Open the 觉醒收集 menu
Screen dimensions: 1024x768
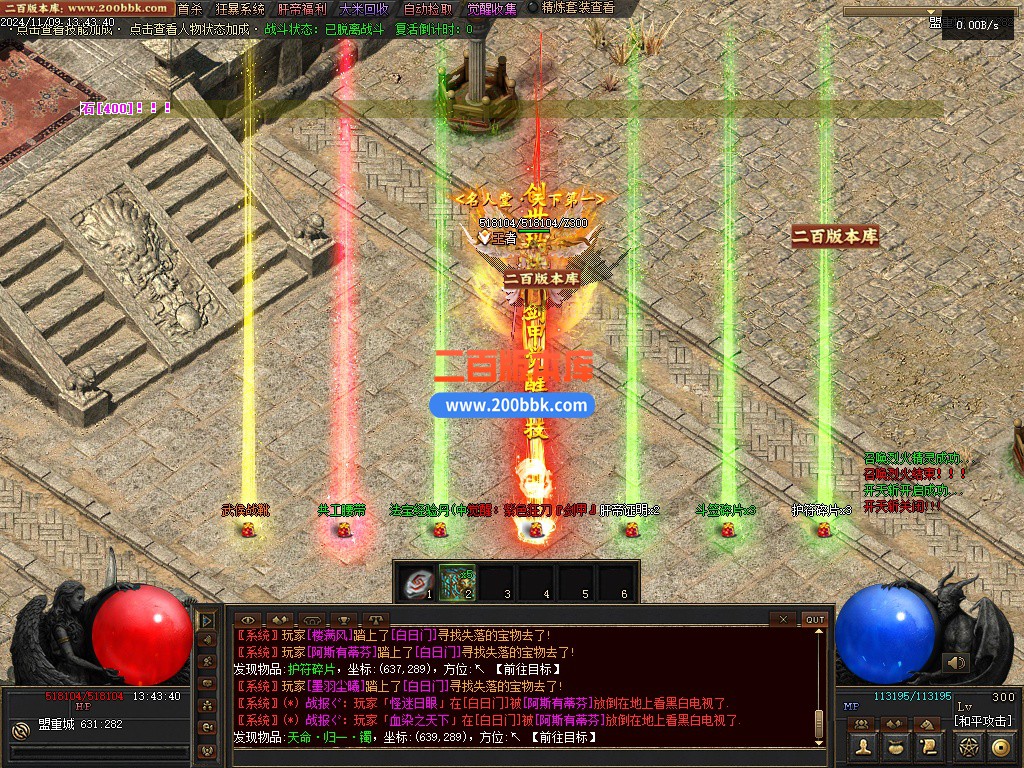pyautogui.click(x=492, y=9)
